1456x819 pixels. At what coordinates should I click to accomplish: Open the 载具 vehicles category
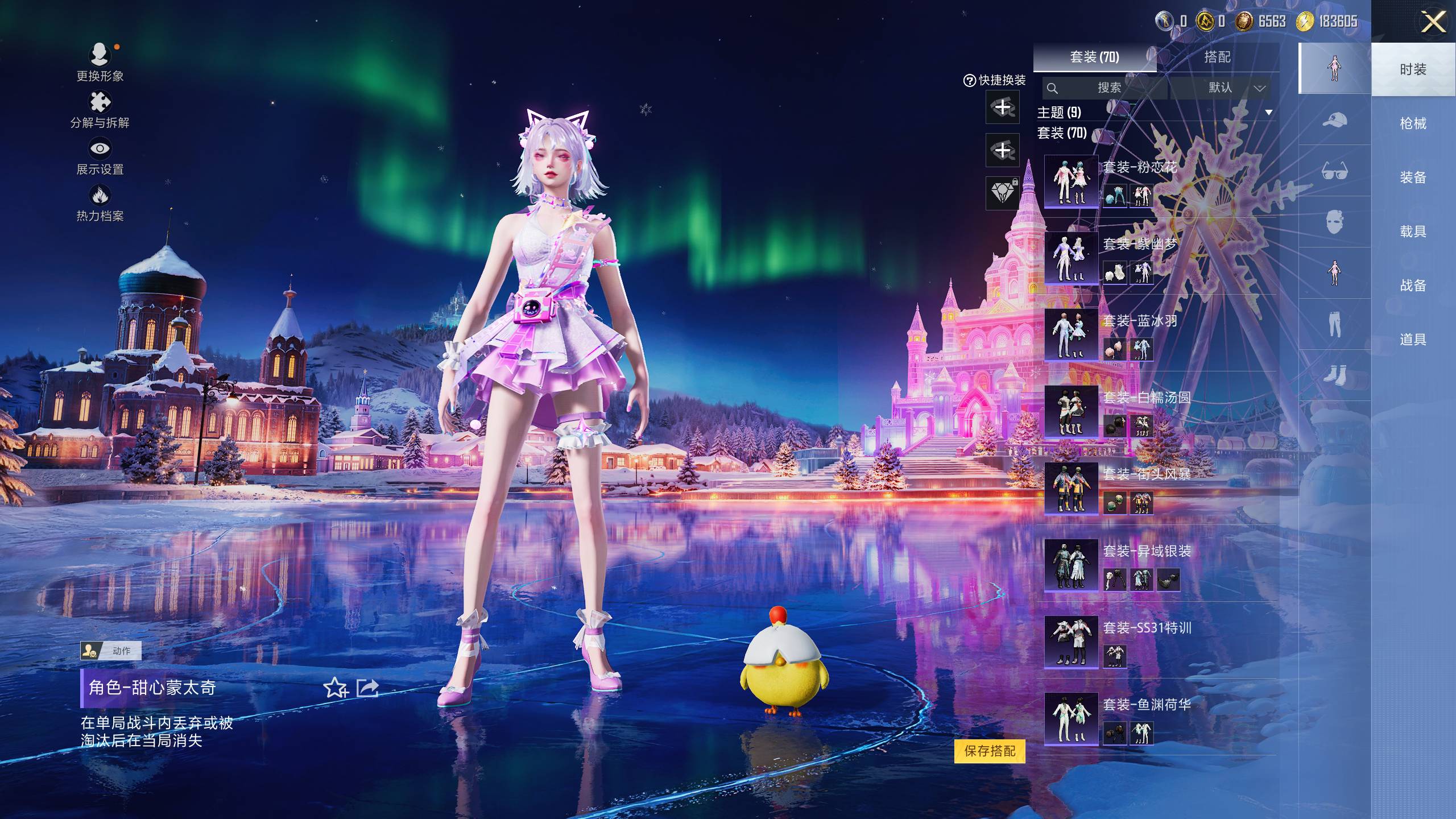pyautogui.click(x=1413, y=231)
